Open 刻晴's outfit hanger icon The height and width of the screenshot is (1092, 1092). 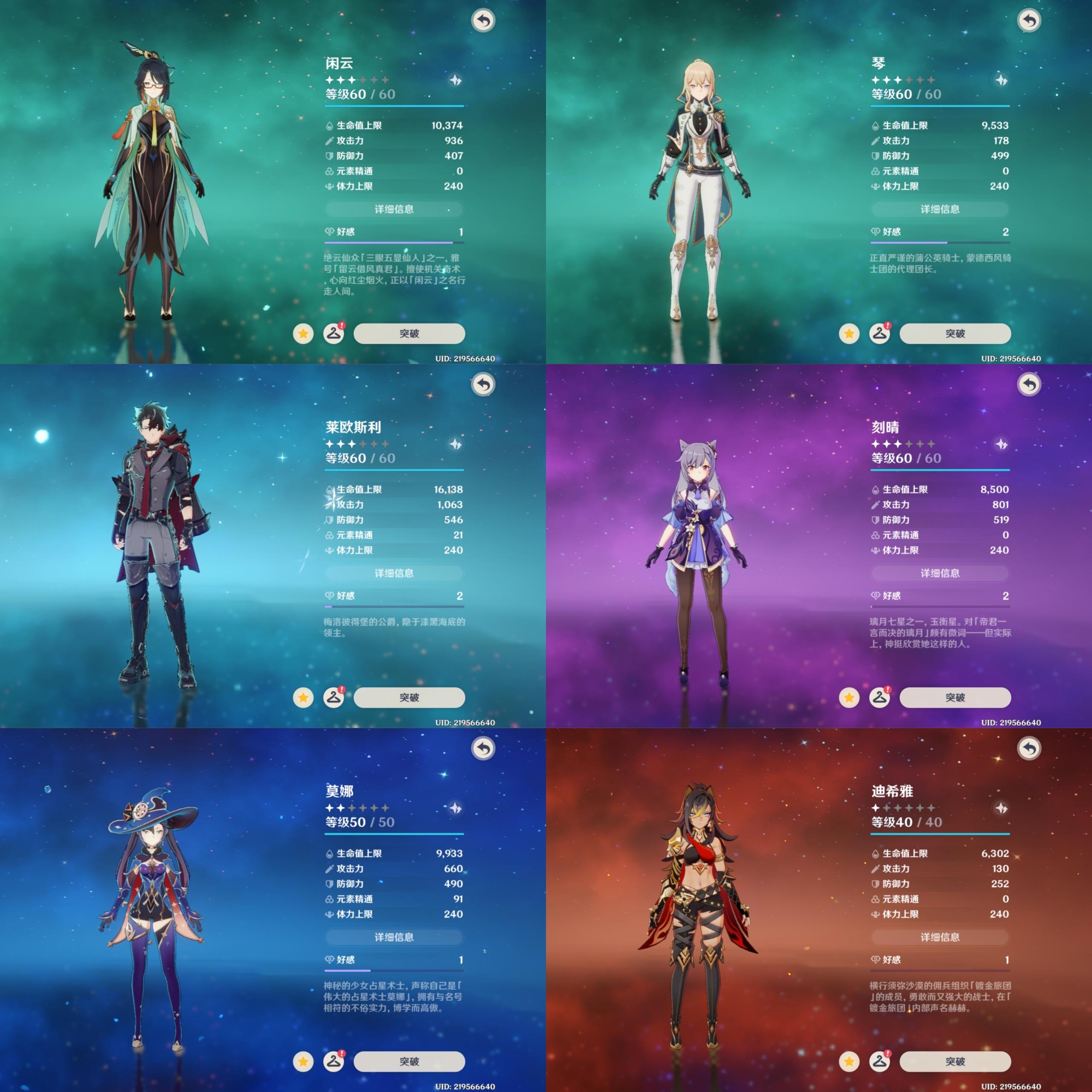pos(880,697)
